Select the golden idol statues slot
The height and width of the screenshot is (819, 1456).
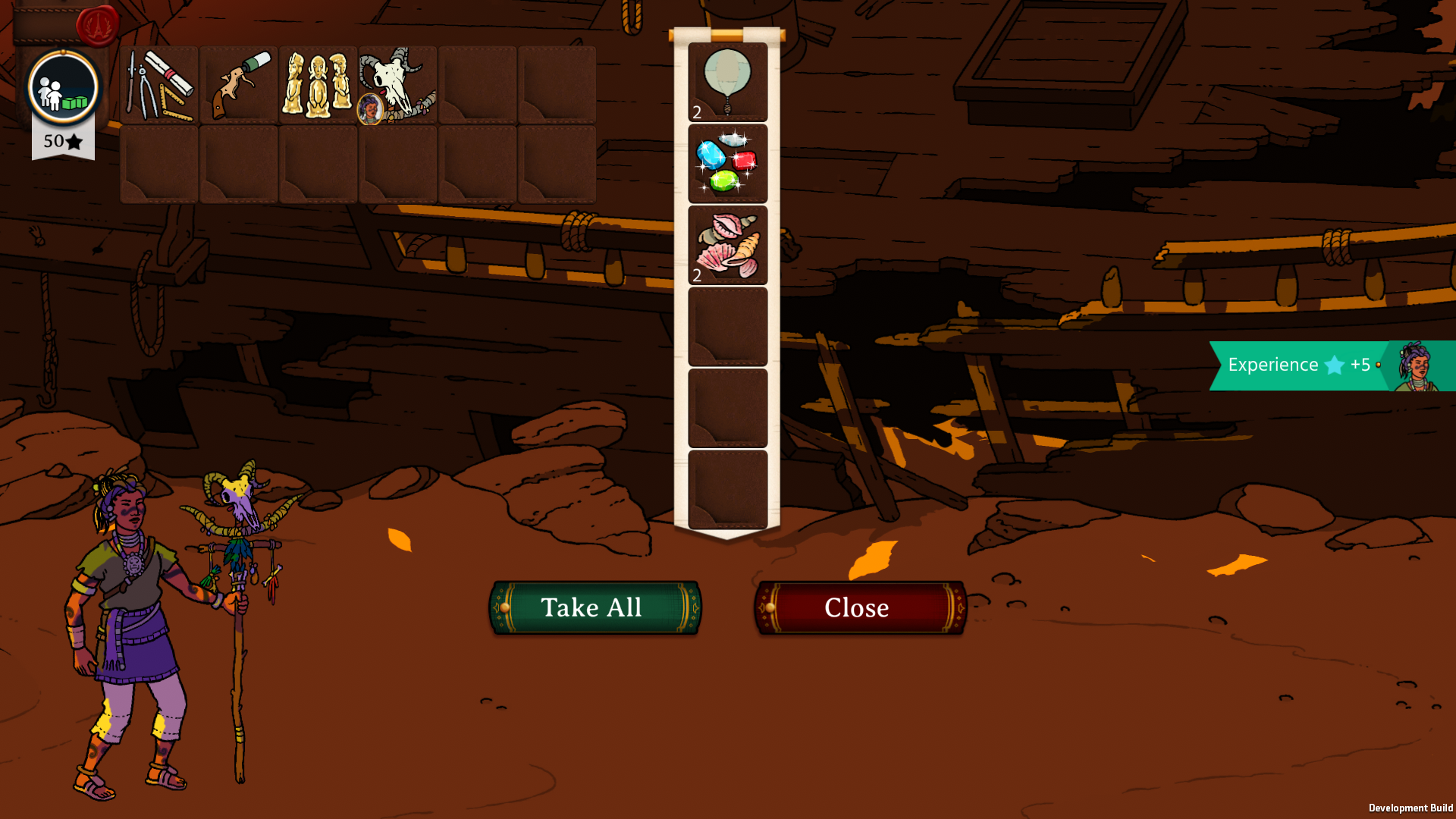(318, 85)
